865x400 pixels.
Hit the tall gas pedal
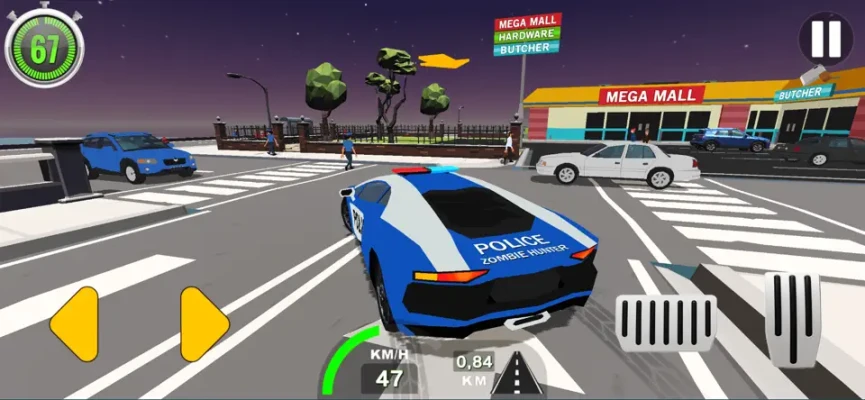[792, 319]
